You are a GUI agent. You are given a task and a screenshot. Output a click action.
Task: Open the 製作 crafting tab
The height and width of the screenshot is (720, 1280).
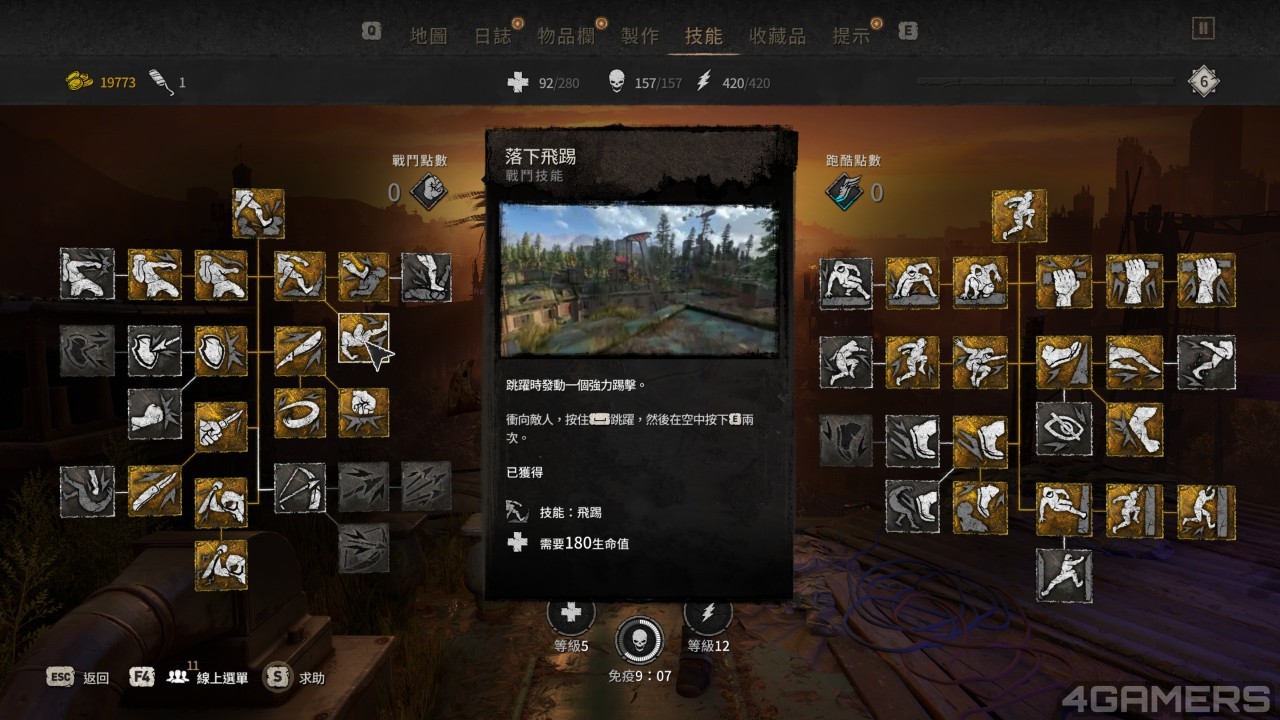tap(640, 36)
